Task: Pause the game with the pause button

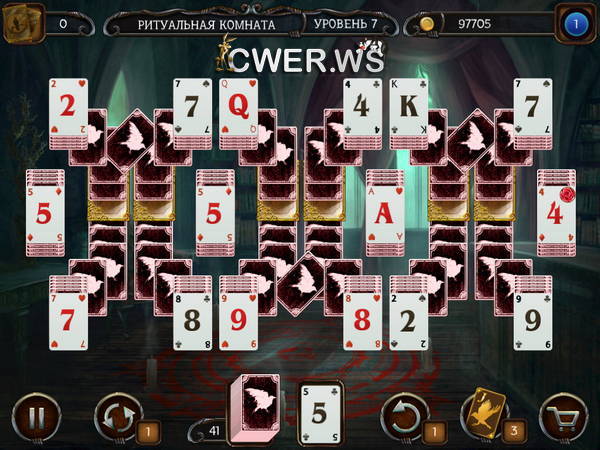Action: [x=36, y=415]
